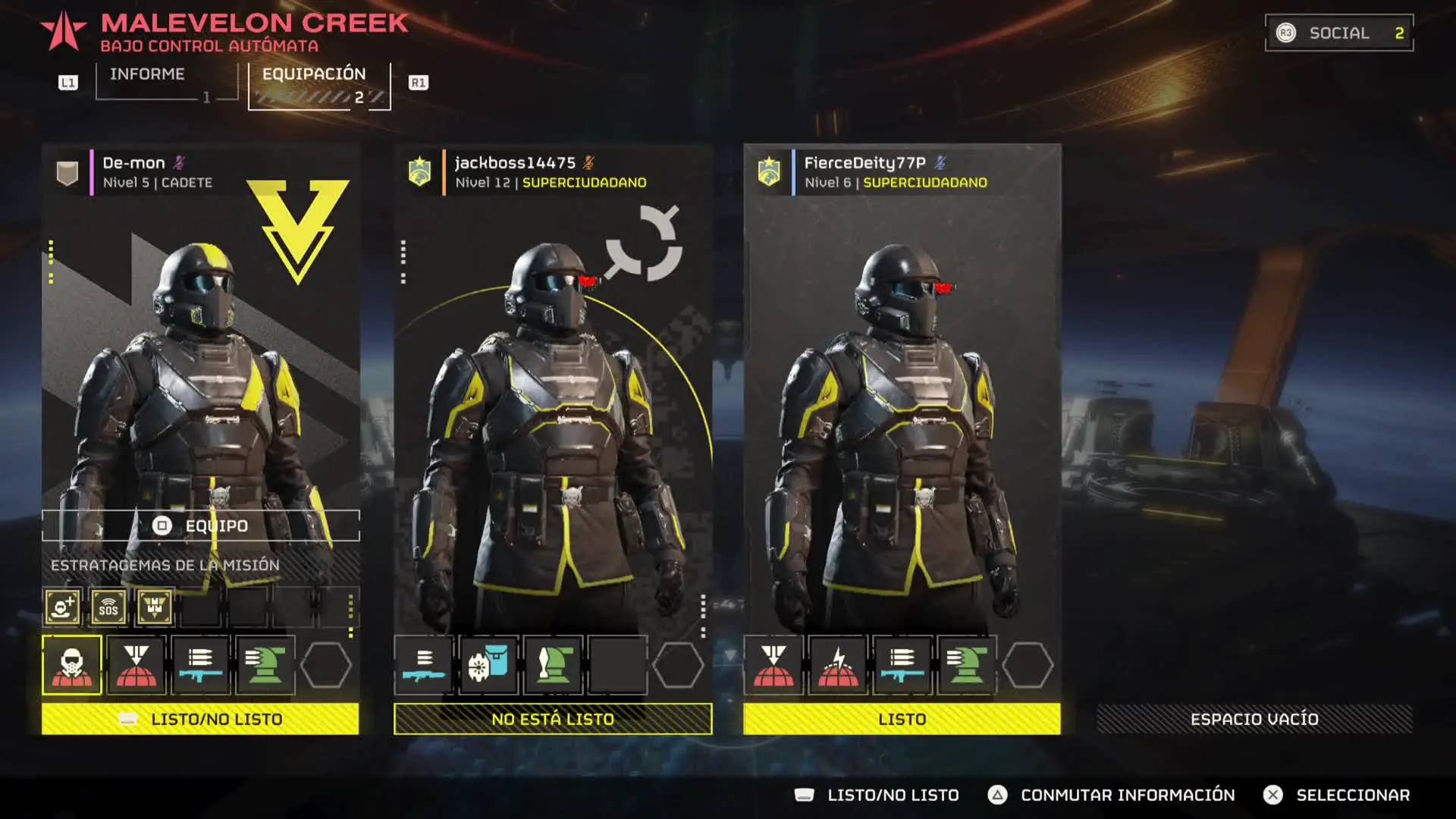Inspect FierceDeity77P's lightning orbital strike stratagem
The image size is (1456, 819).
pos(838,665)
